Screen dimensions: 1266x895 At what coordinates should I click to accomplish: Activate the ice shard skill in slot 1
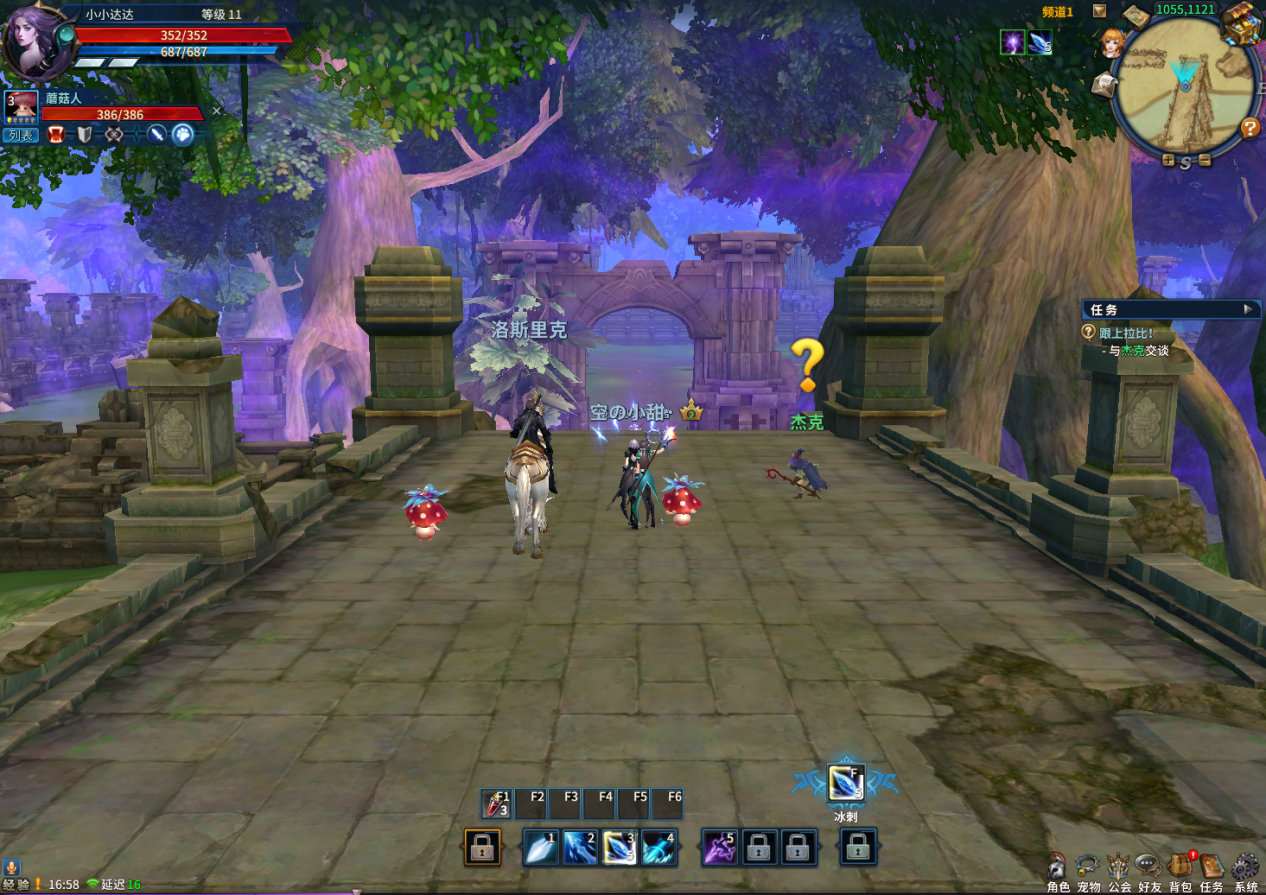[541, 848]
